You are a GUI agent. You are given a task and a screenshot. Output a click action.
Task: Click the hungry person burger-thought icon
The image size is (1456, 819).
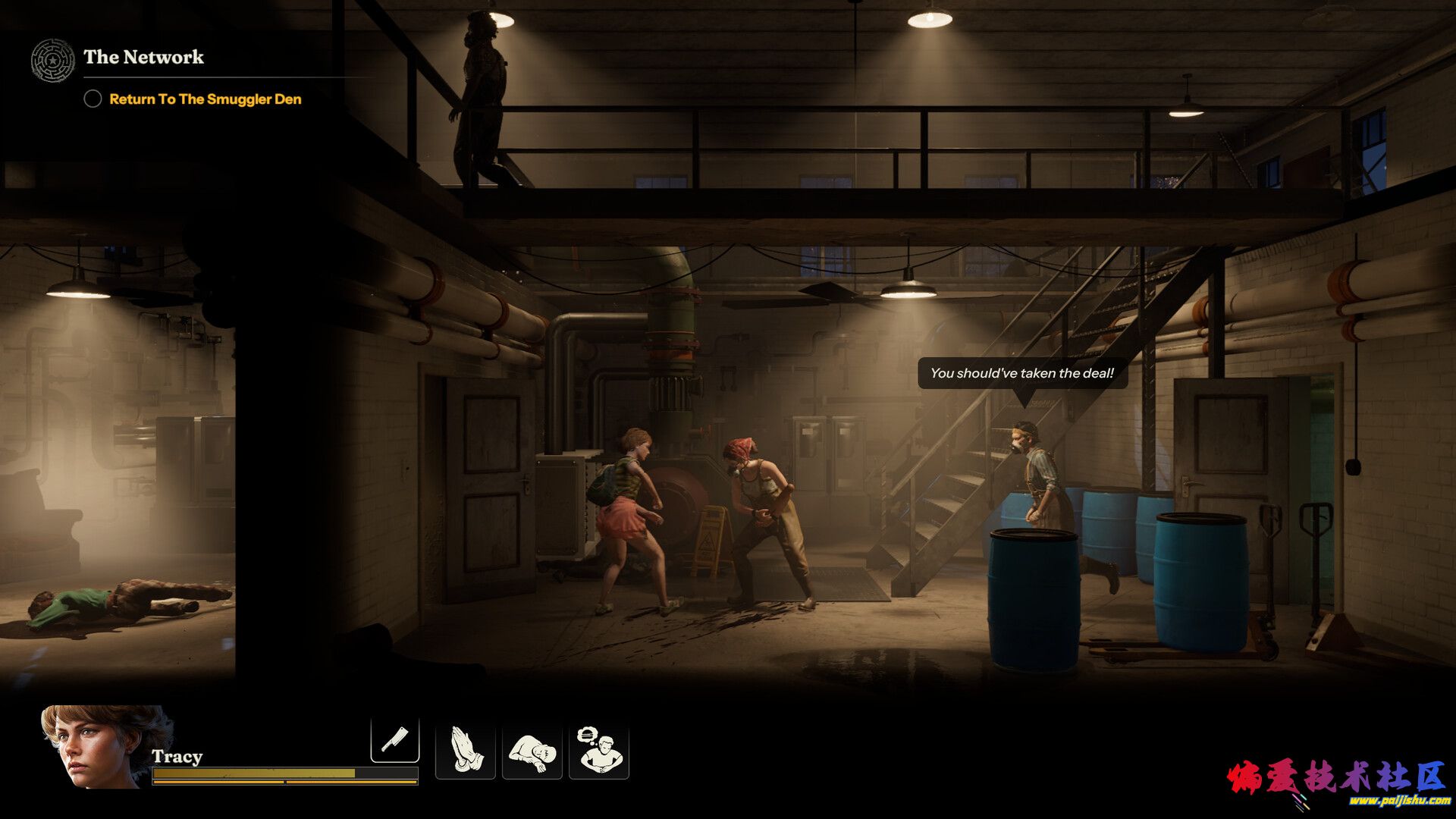tap(599, 750)
